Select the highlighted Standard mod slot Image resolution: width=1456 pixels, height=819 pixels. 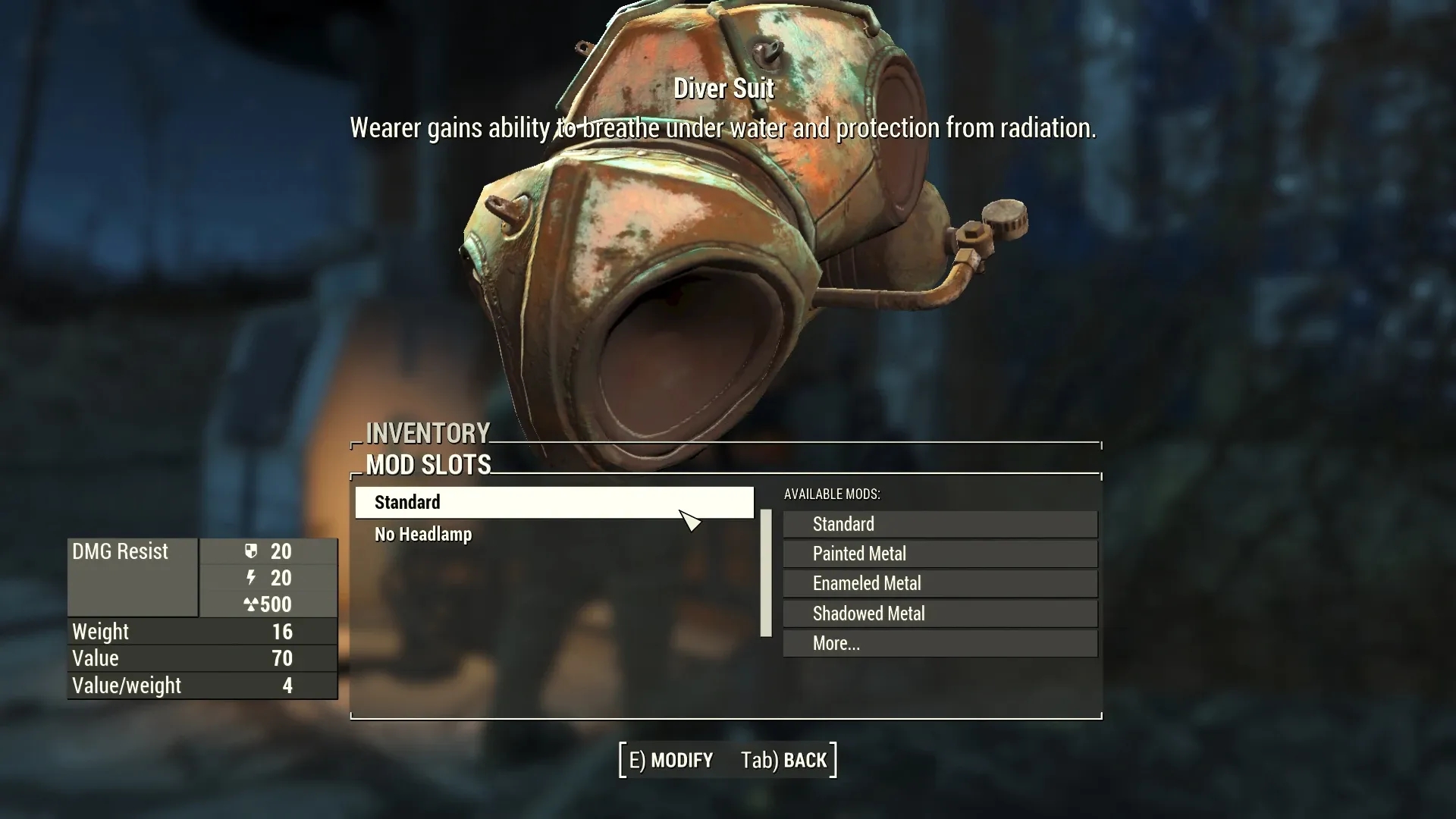coord(554,503)
